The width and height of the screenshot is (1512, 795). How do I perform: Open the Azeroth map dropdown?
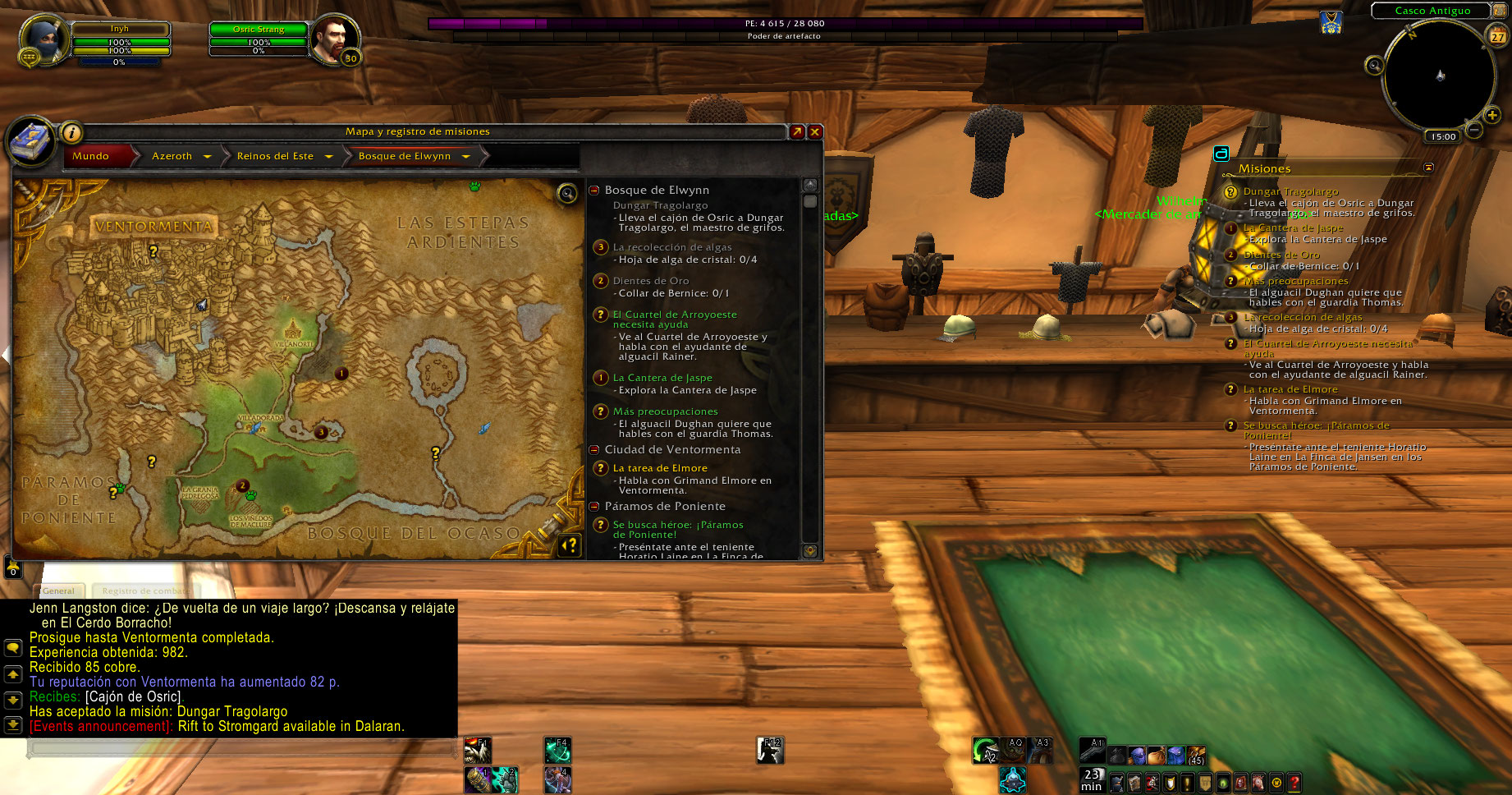tap(207, 156)
